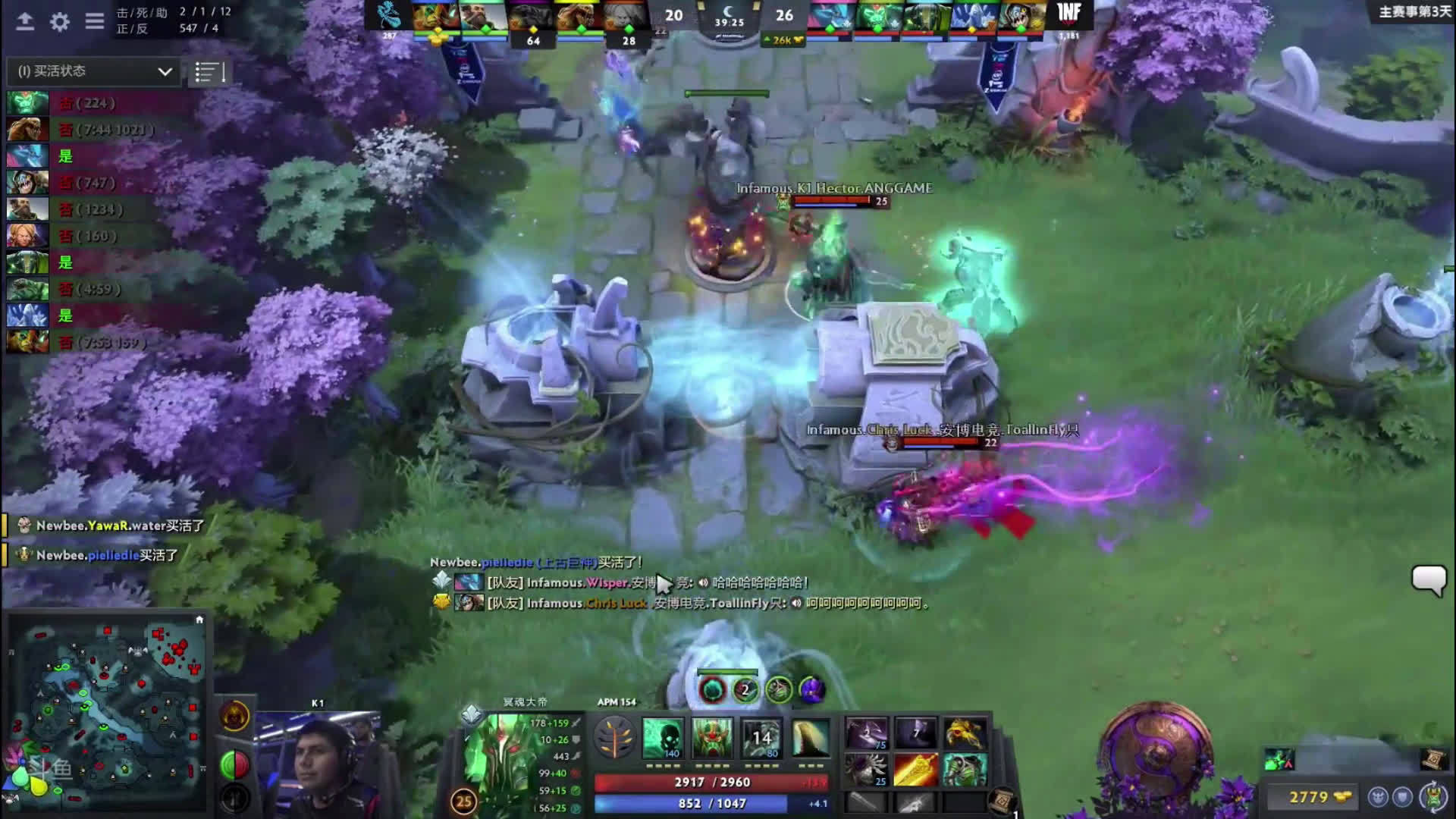Open the hamburger main menu
This screenshot has height=819, width=1456.
[95, 21]
